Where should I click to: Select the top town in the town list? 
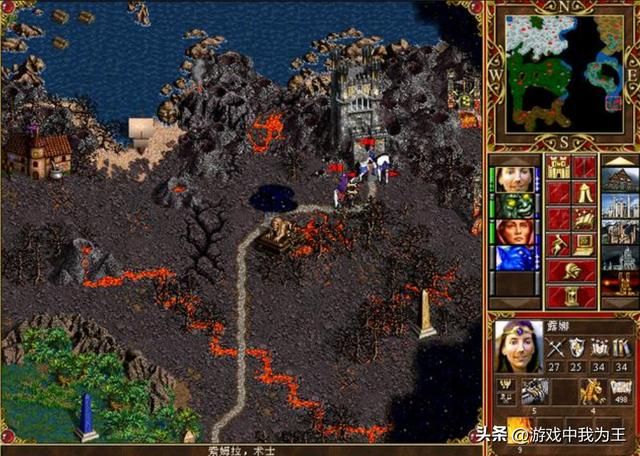620,180
